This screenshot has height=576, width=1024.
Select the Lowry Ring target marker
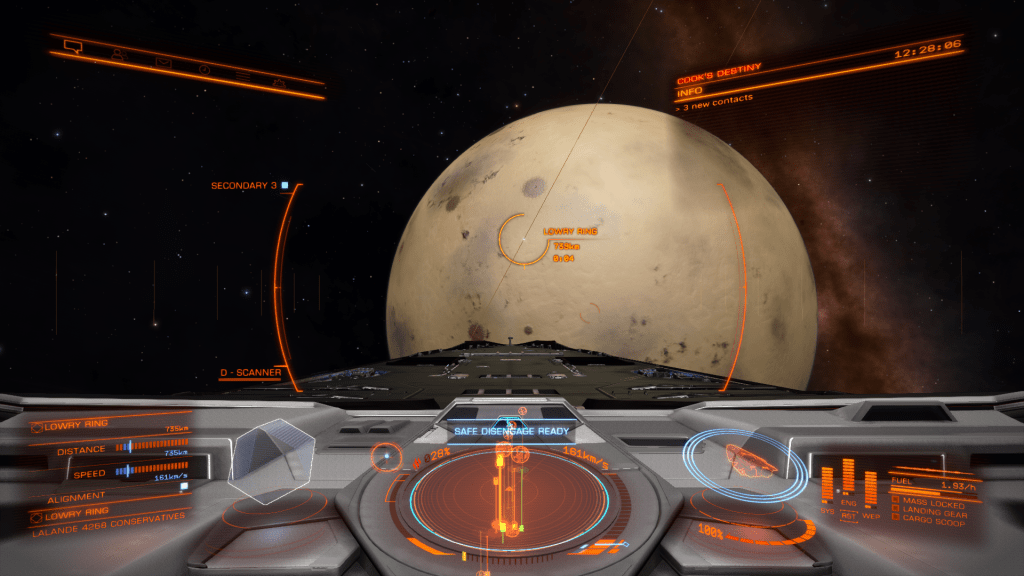(521, 240)
